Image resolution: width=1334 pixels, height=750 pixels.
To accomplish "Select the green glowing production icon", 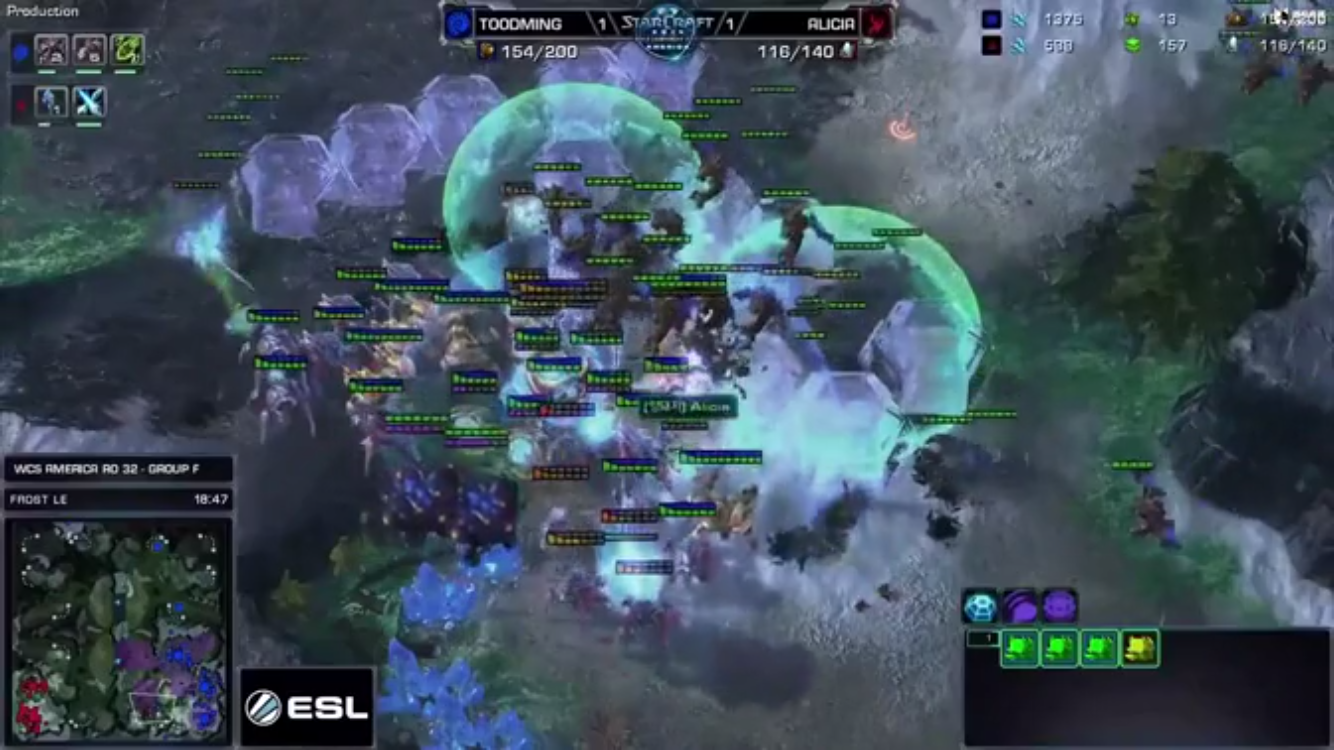I will tap(127, 50).
